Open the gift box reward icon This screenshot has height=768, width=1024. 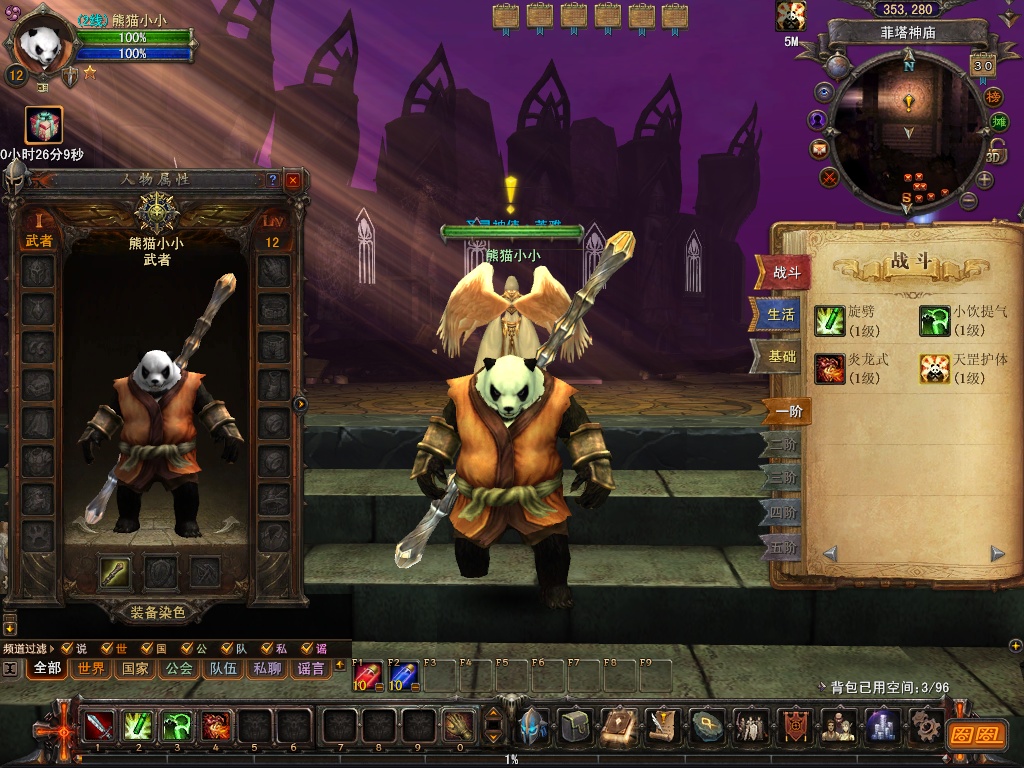click(x=44, y=125)
